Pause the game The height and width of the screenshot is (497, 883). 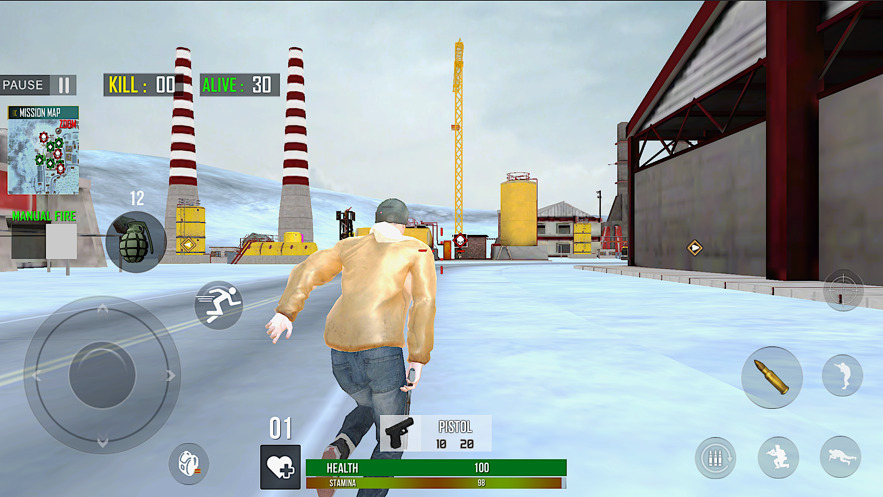38,85
